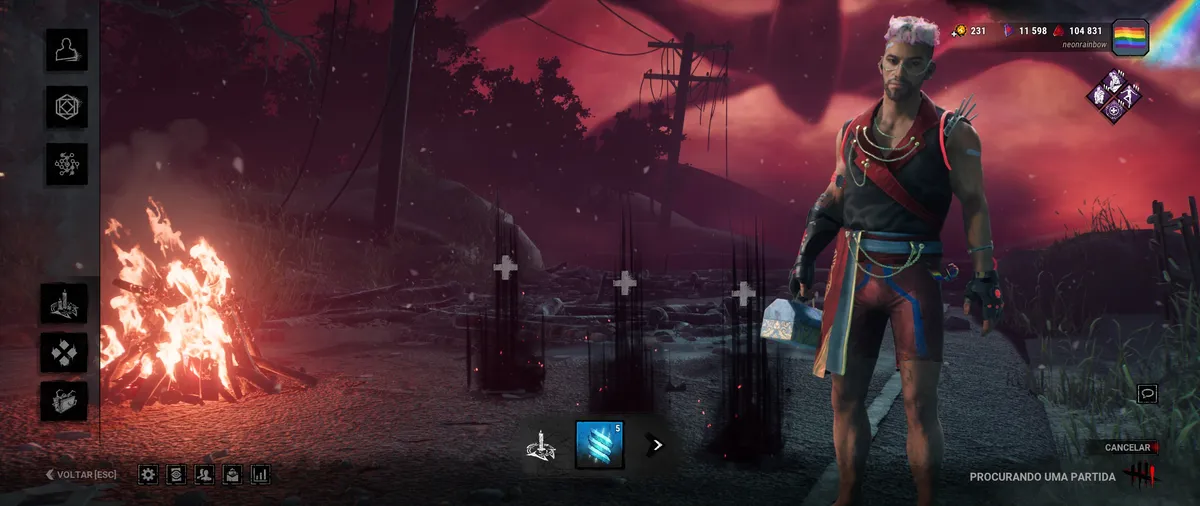Open the Bloodweb node network menu

pyautogui.click(x=67, y=164)
